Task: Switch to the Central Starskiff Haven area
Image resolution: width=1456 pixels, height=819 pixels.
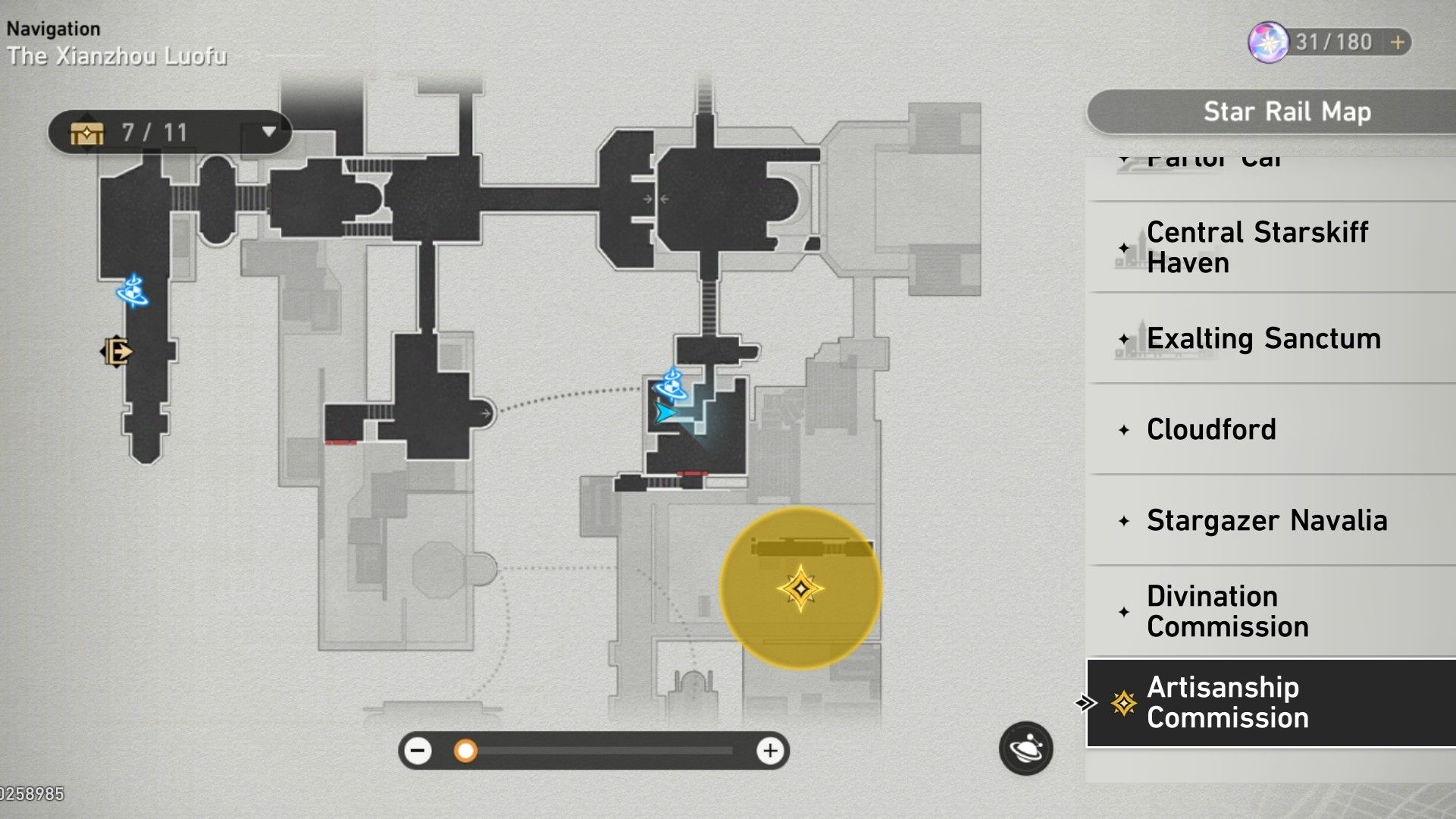Action: click(1257, 247)
